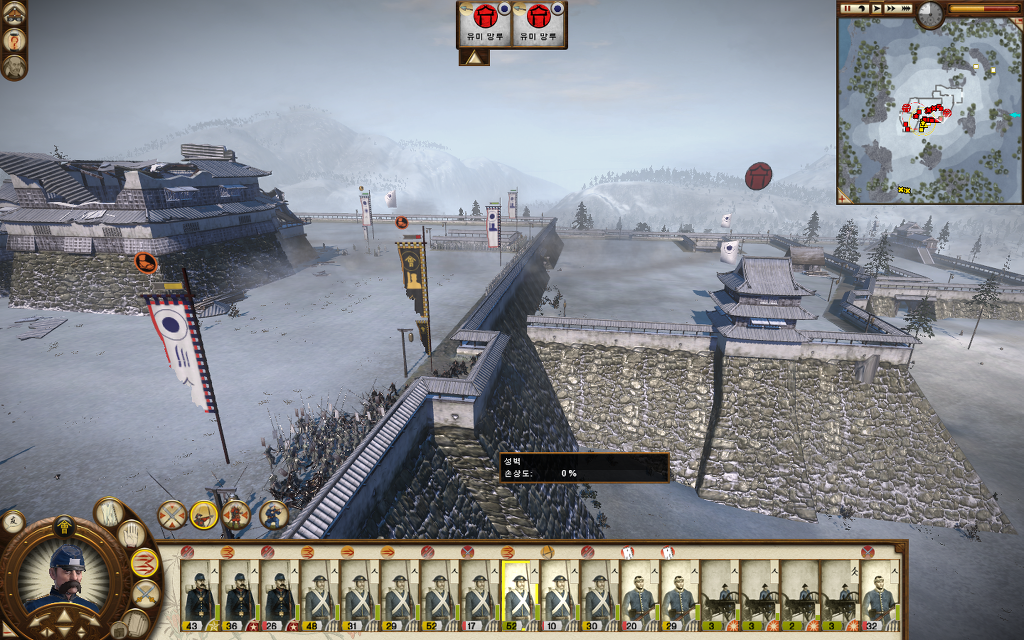
Task: Choose the infantry unit card with 48 men
Action: point(320,590)
